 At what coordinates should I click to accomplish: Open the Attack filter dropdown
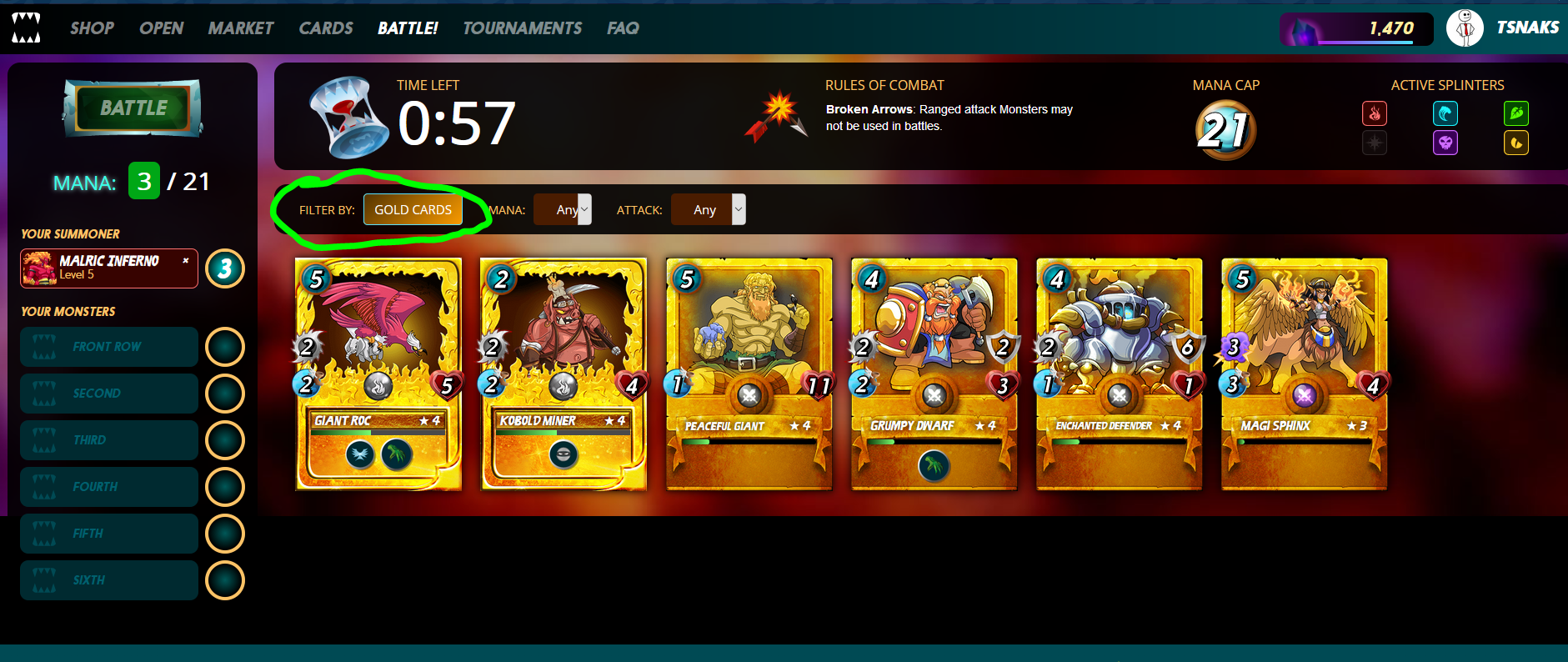click(x=709, y=210)
